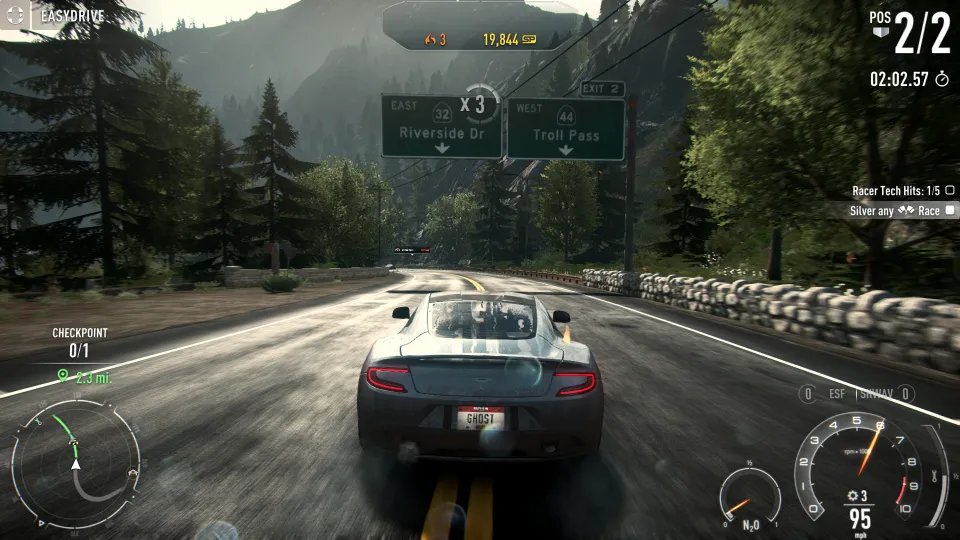Screen dimensions: 960x540
Task: Toggle the Silver any Race objective checkbox
Action: click(949, 211)
